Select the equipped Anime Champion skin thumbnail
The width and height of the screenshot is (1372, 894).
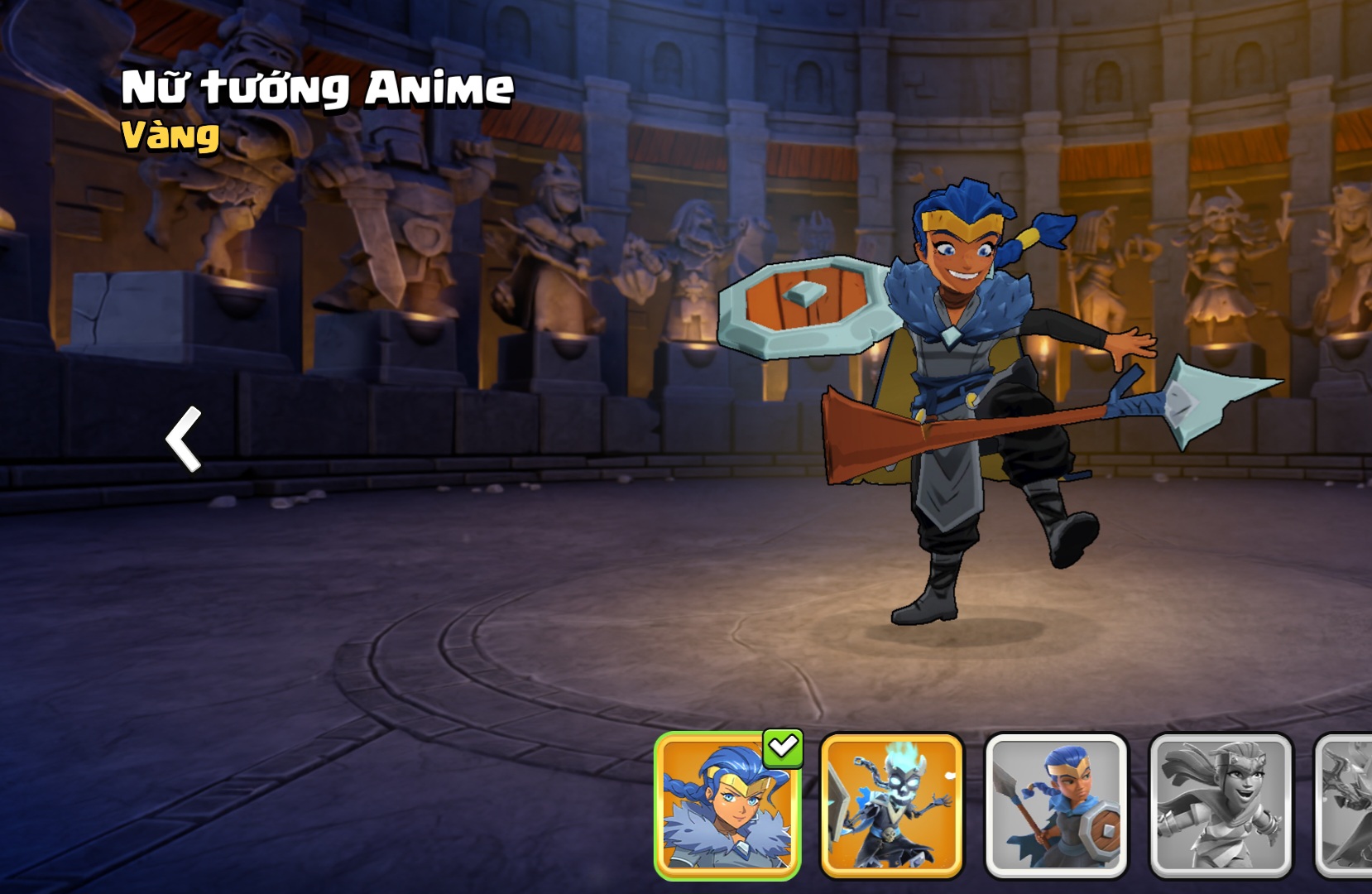pos(727,805)
